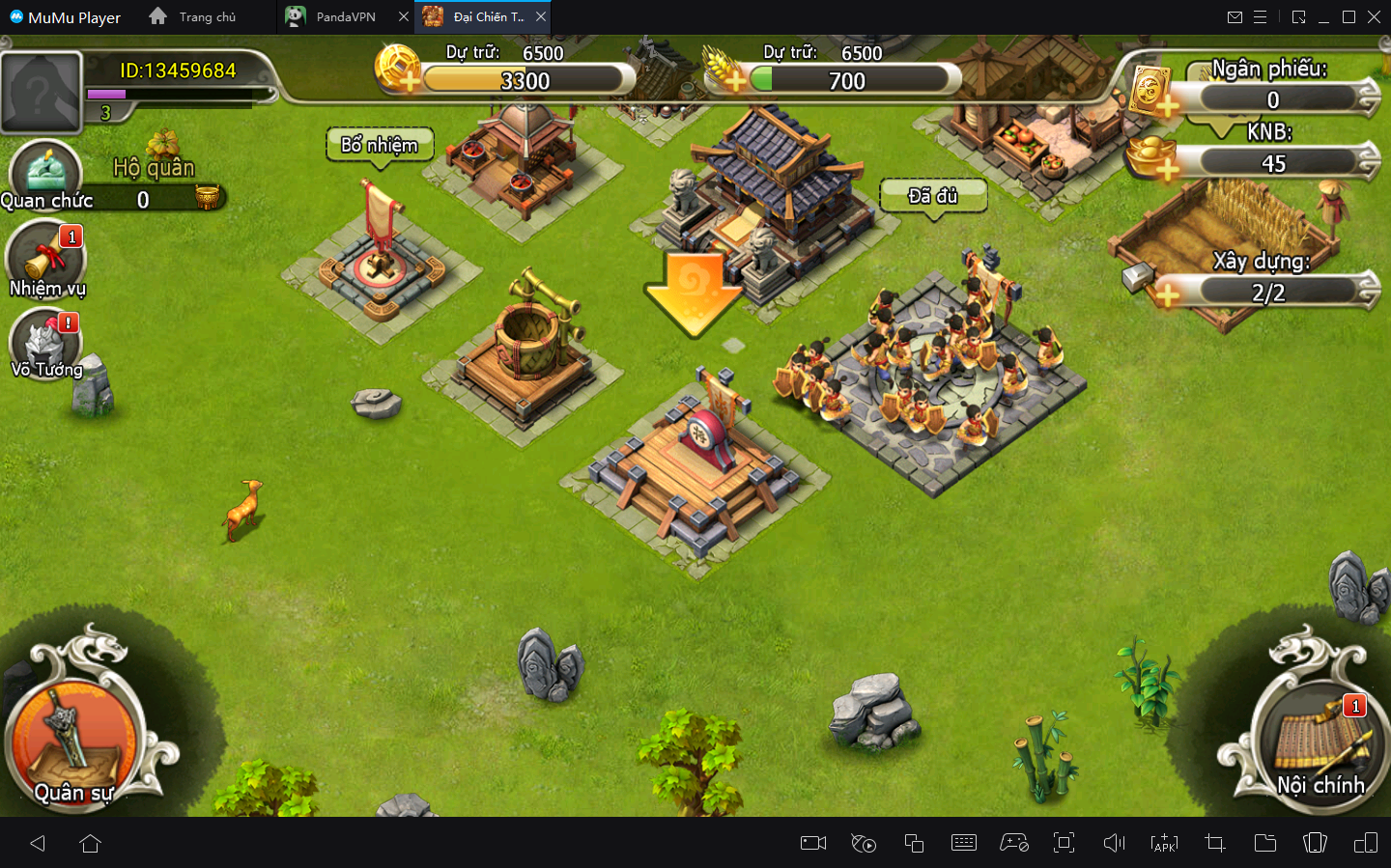Click the Hộ quân clover label
Screen dimensions: 1391x868
click(x=155, y=166)
